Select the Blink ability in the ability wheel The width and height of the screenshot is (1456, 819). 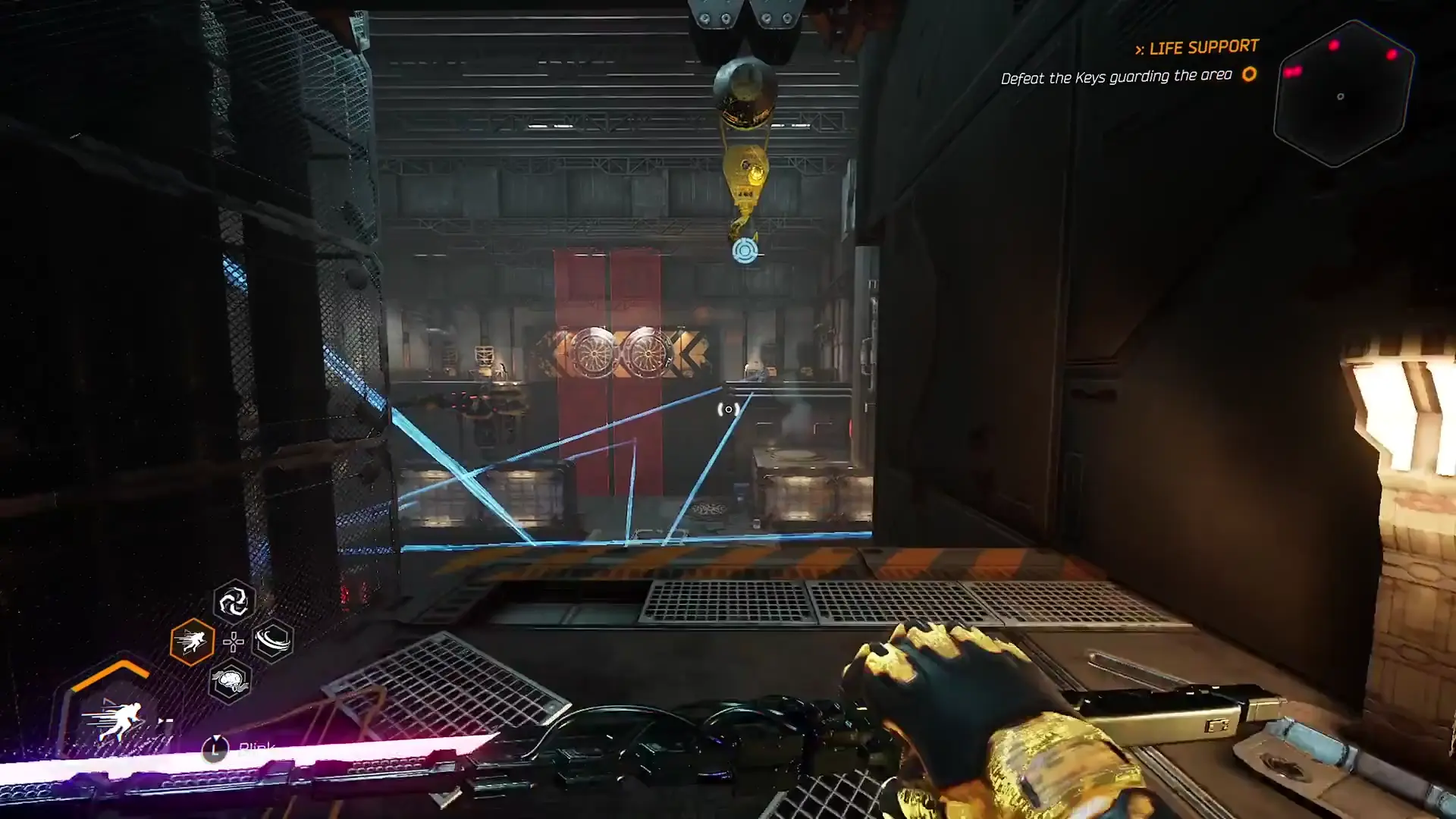[192, 642]
